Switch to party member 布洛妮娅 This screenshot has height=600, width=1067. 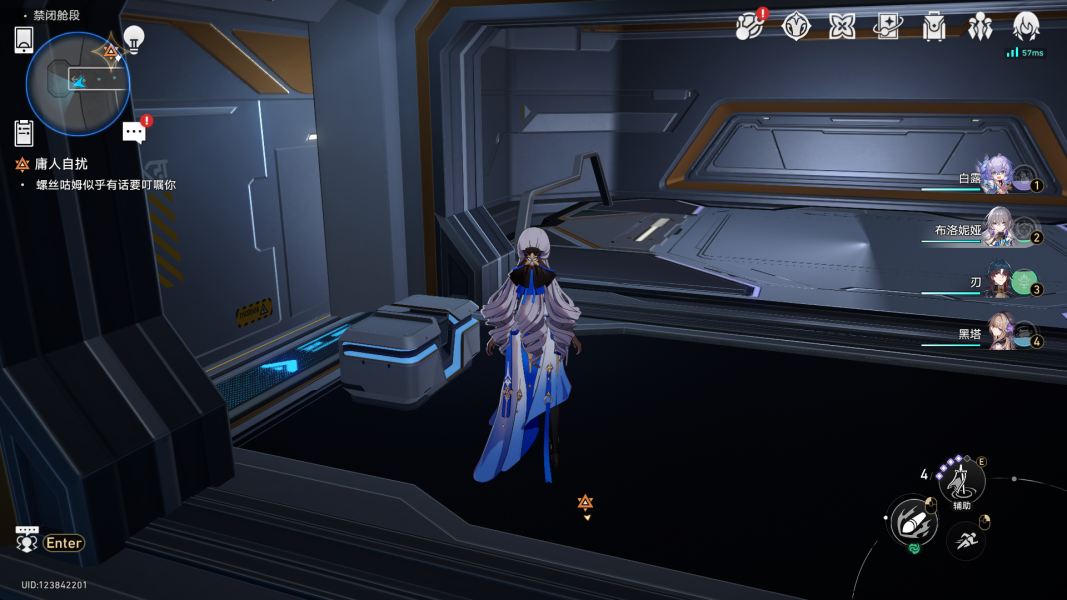[x=998, y=229]
